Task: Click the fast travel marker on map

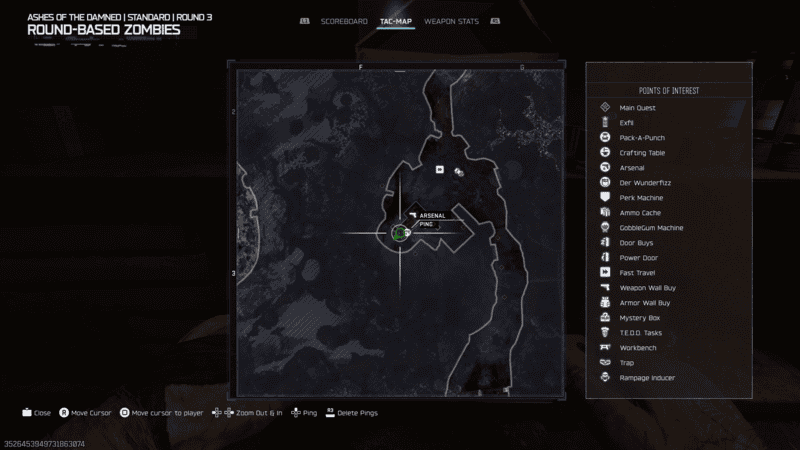Action: (439, 169)
